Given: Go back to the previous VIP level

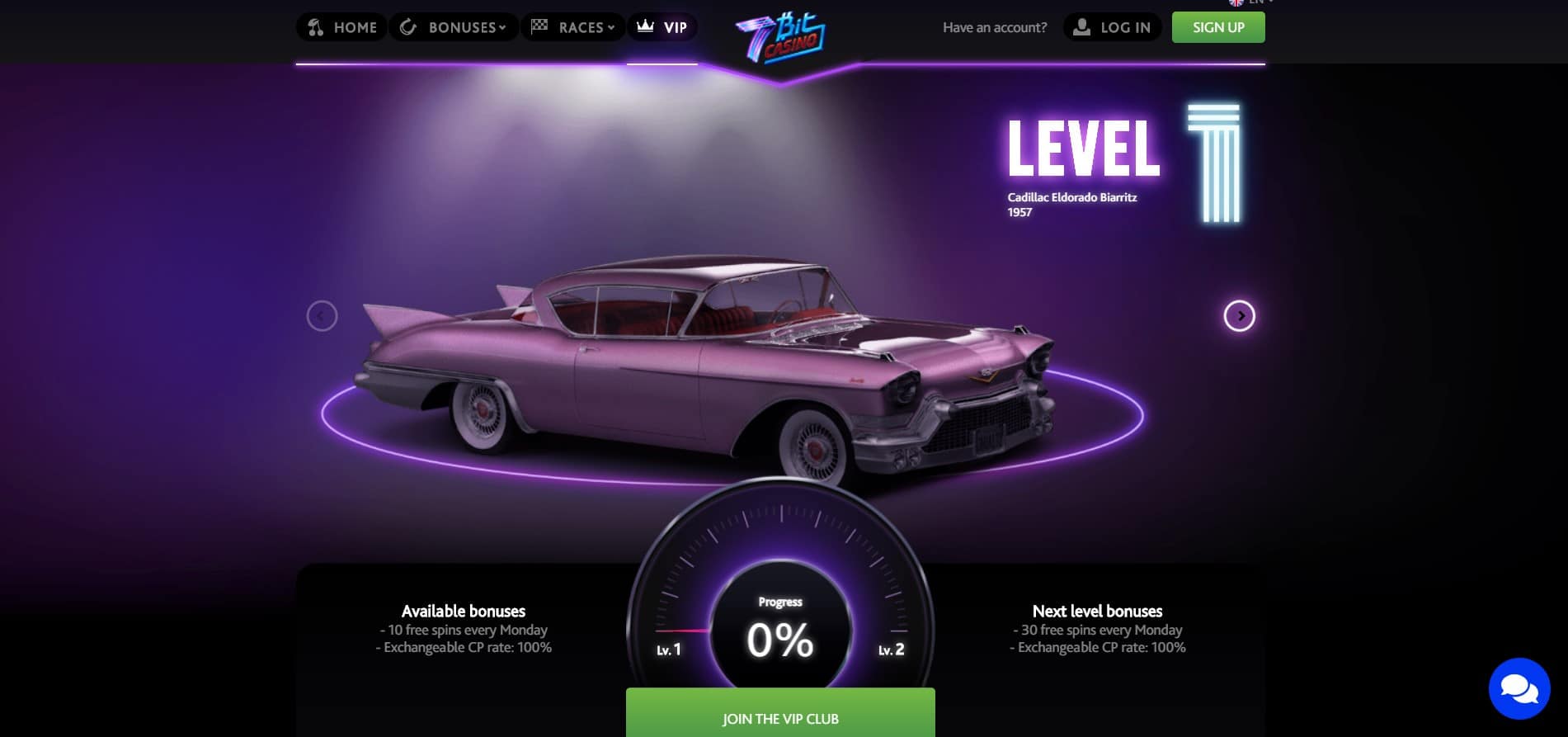Looking at the screenshot, I should pos(322,316).
